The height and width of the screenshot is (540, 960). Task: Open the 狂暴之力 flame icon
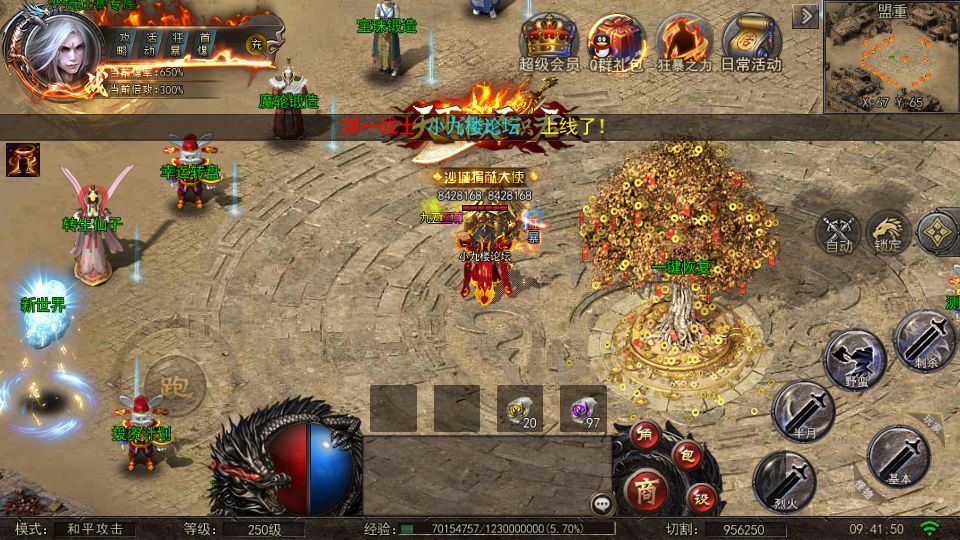[683, 39]
